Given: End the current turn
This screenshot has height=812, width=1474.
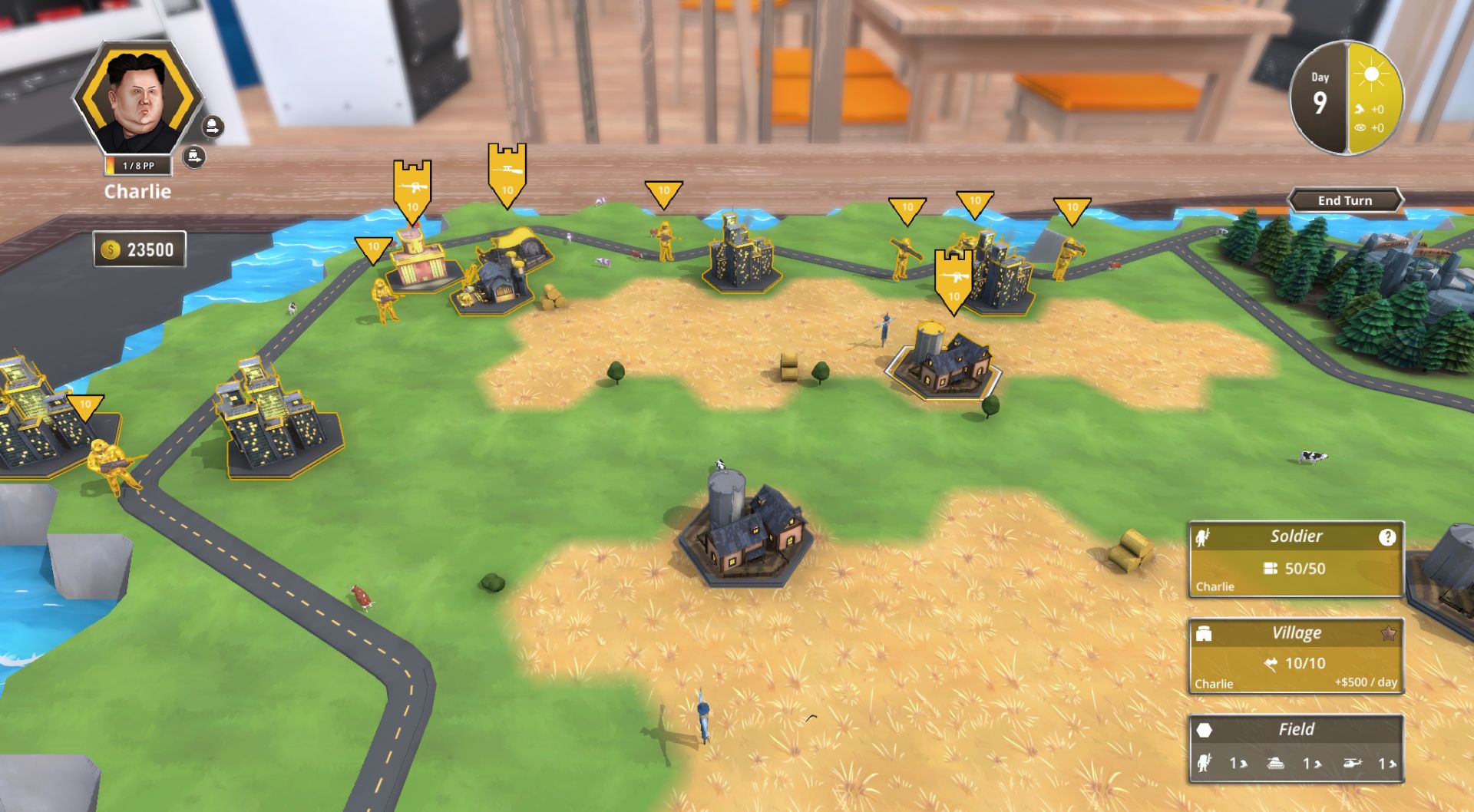Looking at the screenshot, I should (x=1345, y=200).
